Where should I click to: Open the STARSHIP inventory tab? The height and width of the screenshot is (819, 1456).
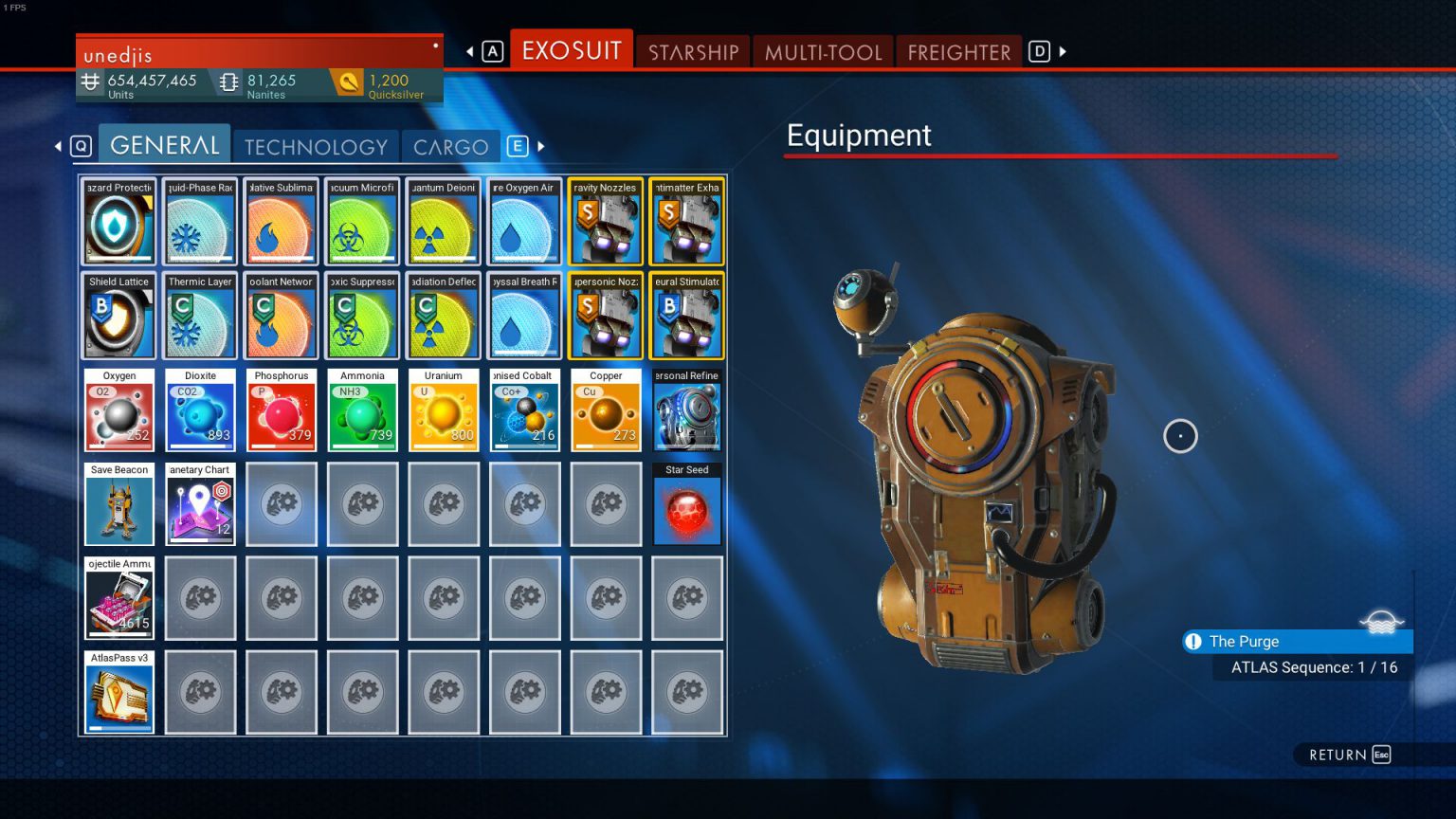(692, 52)
